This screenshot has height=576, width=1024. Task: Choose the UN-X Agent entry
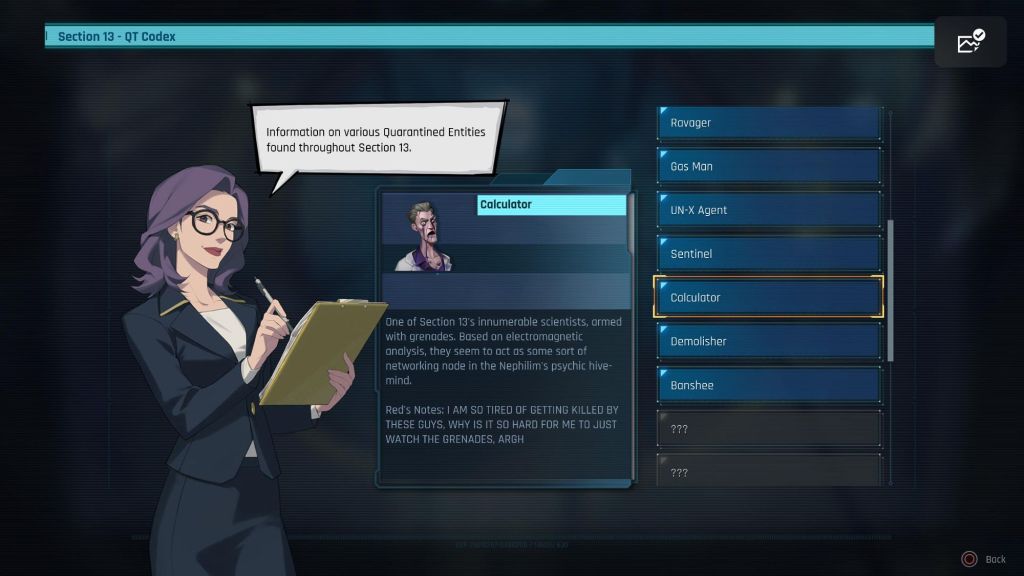point(768,210)
